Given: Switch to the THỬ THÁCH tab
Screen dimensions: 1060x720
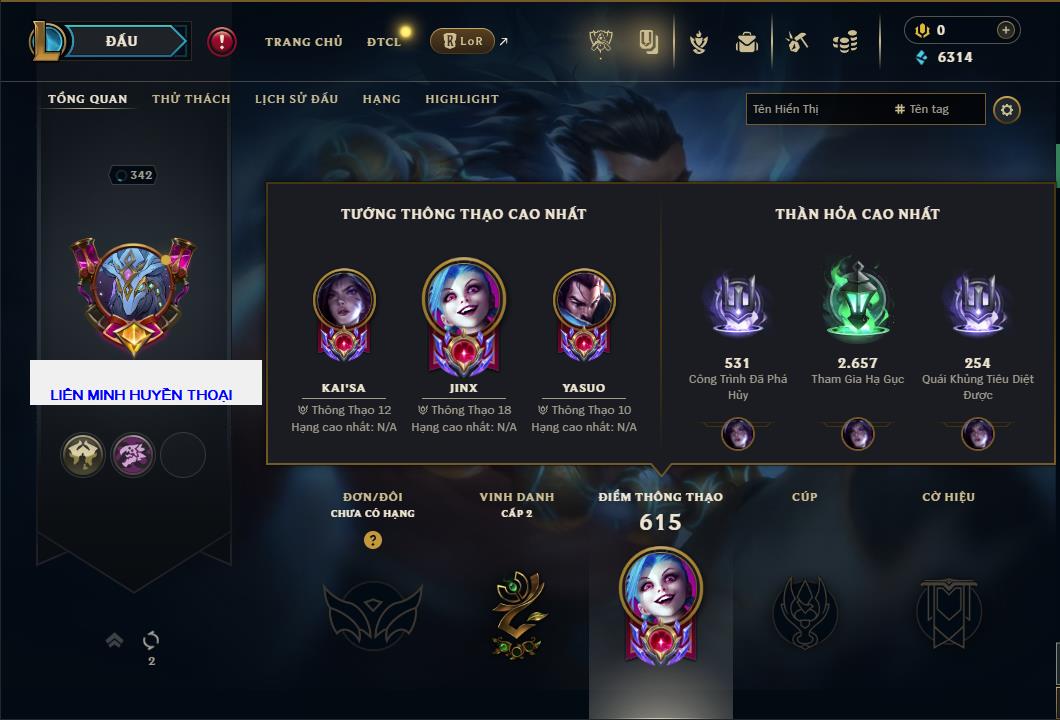Looking at the screenshot, I should [191, 99].
